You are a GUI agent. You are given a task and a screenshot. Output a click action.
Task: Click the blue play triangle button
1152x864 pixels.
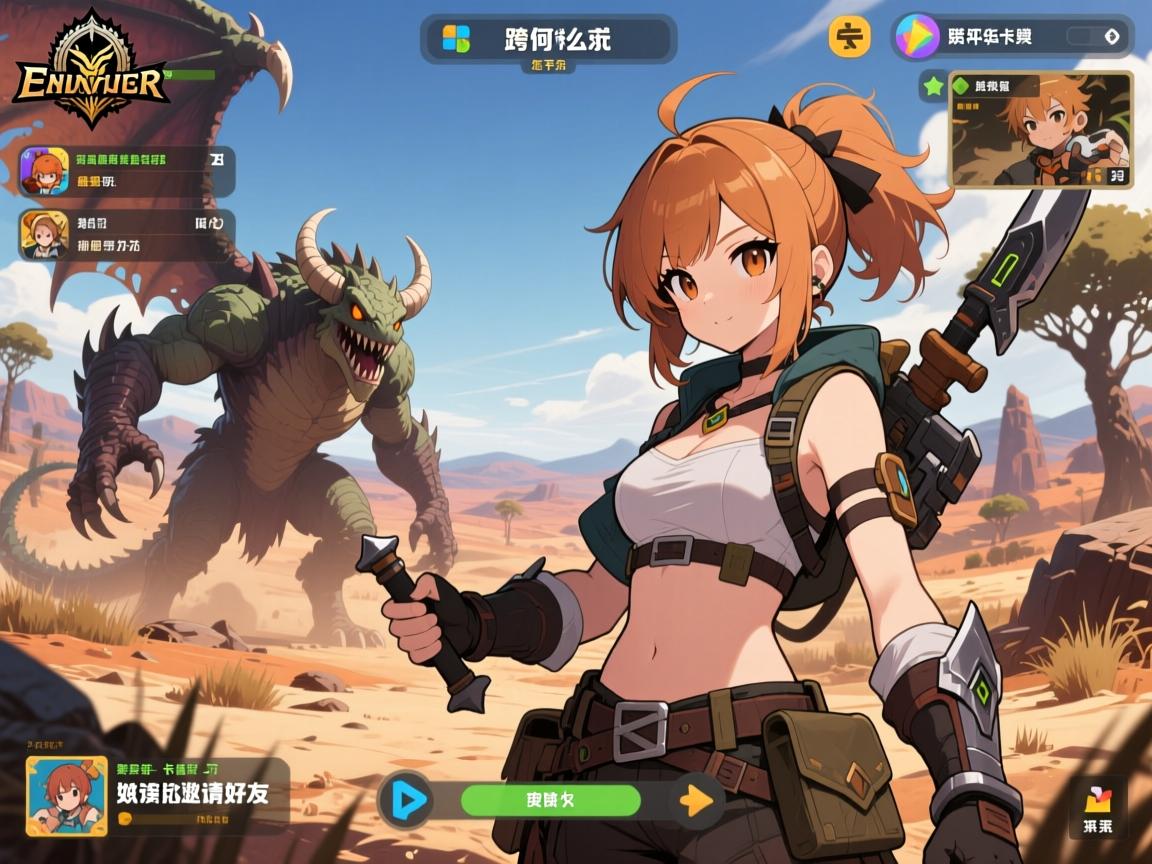pos(406,799)
